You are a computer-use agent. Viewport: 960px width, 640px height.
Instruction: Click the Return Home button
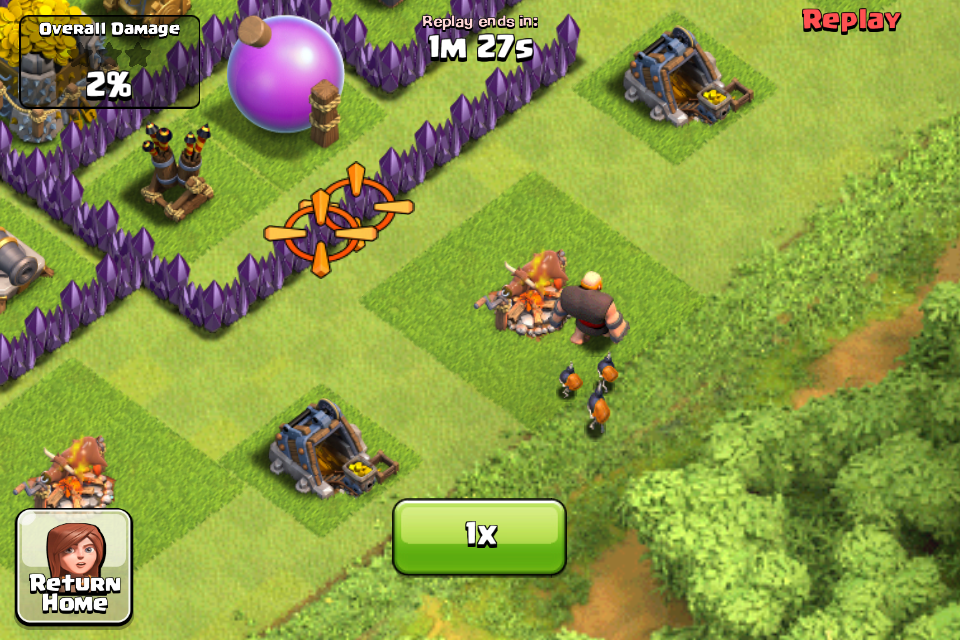[x=74, y=567]
